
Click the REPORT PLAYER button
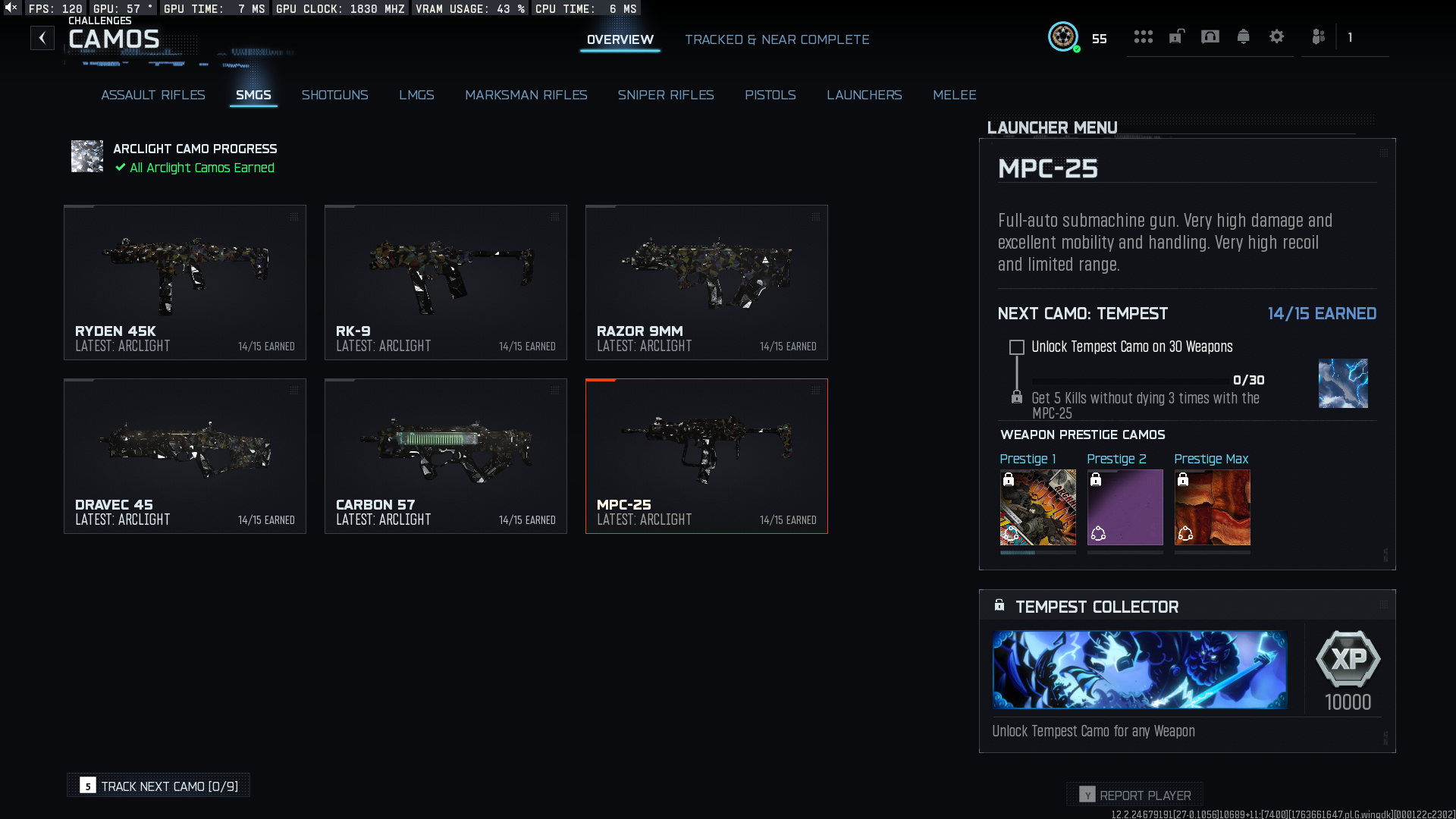[1134, 795]
